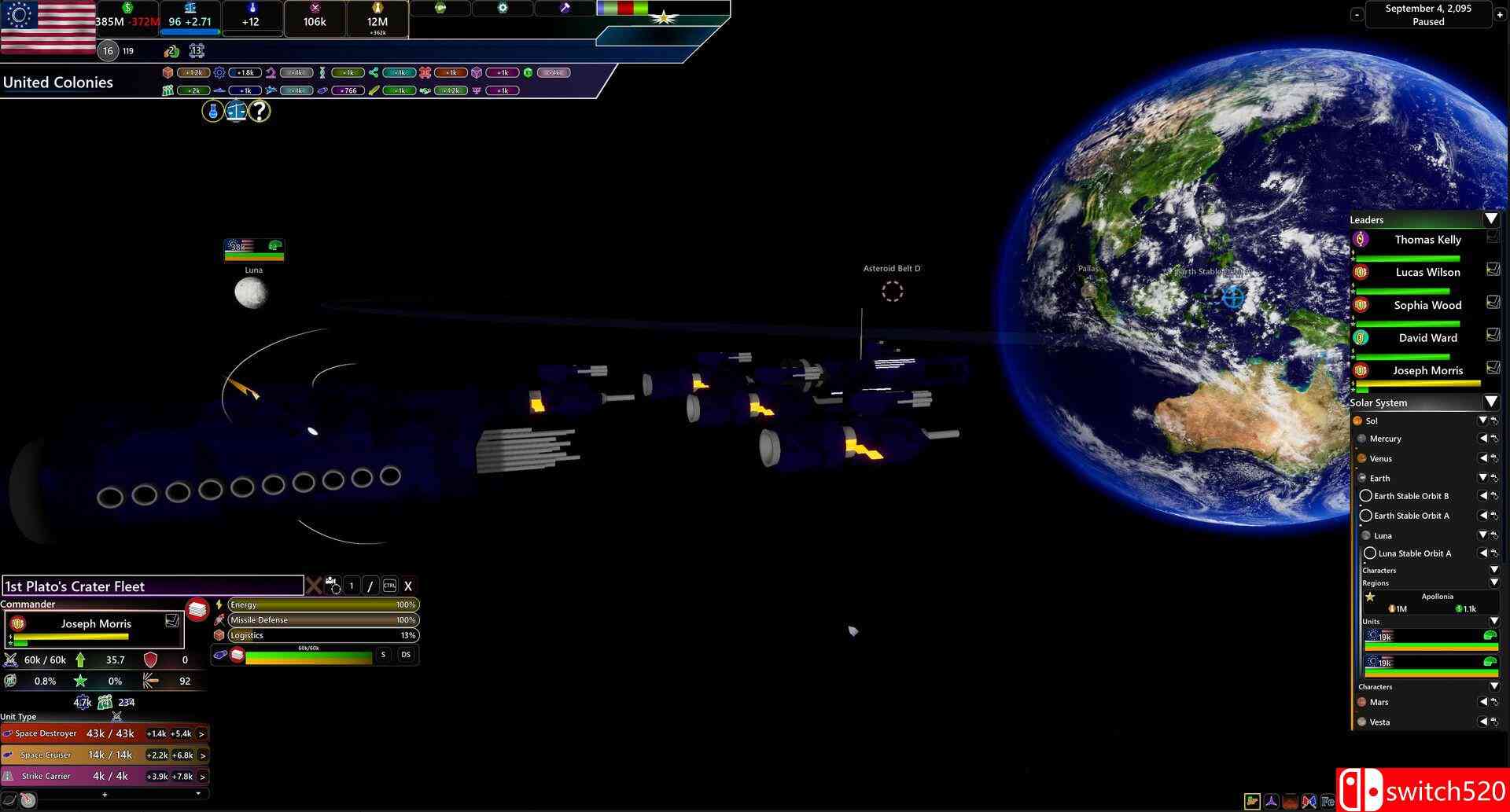Click the research flask icon below United Colonies
This screenshot has height=812, width=1510.
[x=214, y=111]
